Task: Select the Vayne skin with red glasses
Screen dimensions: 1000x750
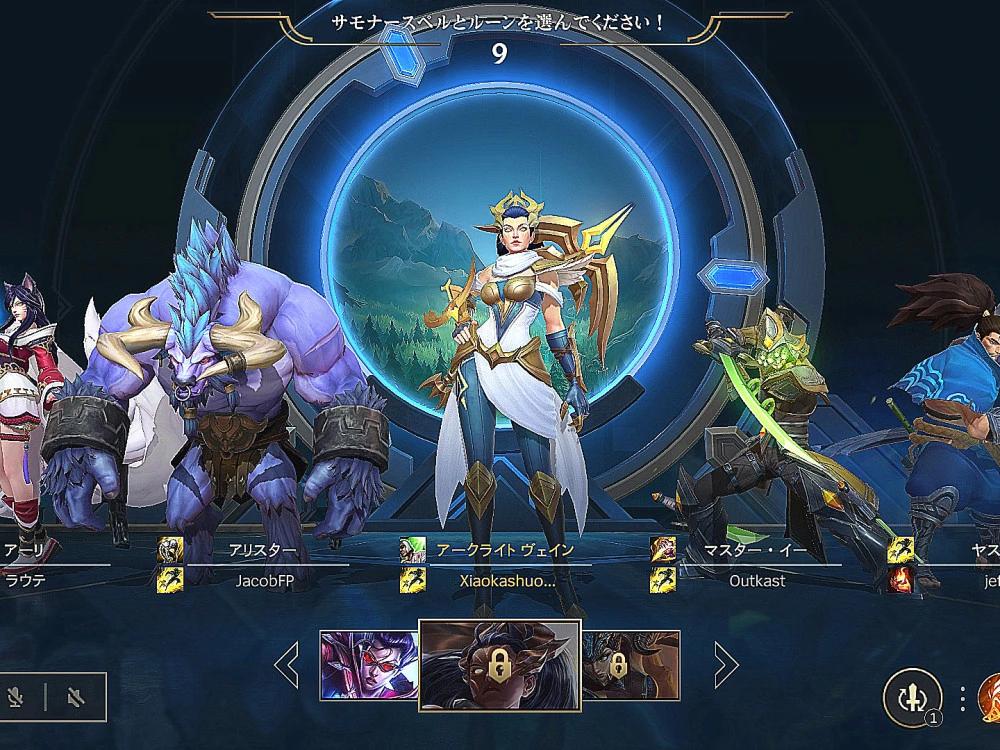Action: click(368, 665)
